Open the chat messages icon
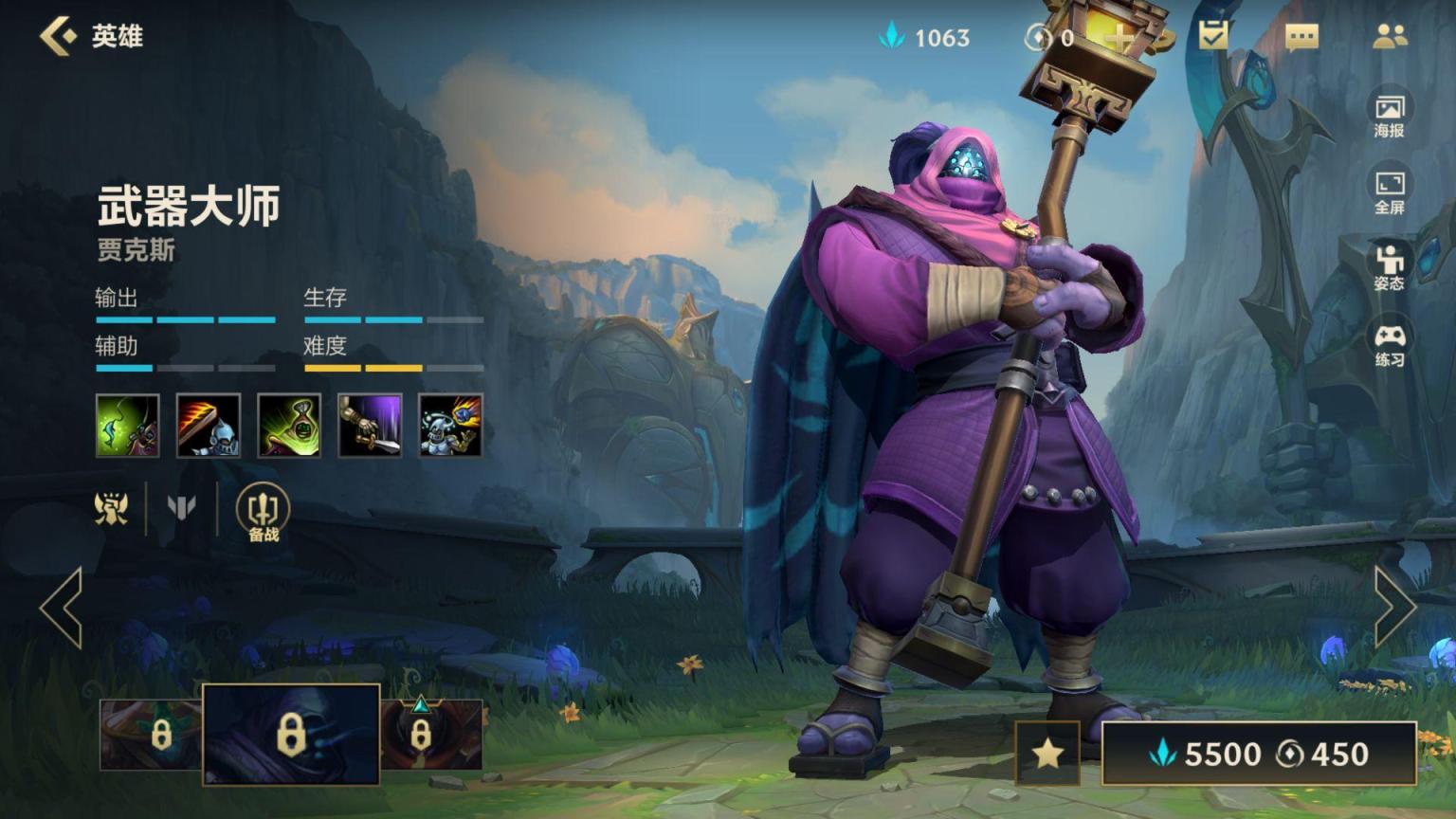 point(1301,37)
